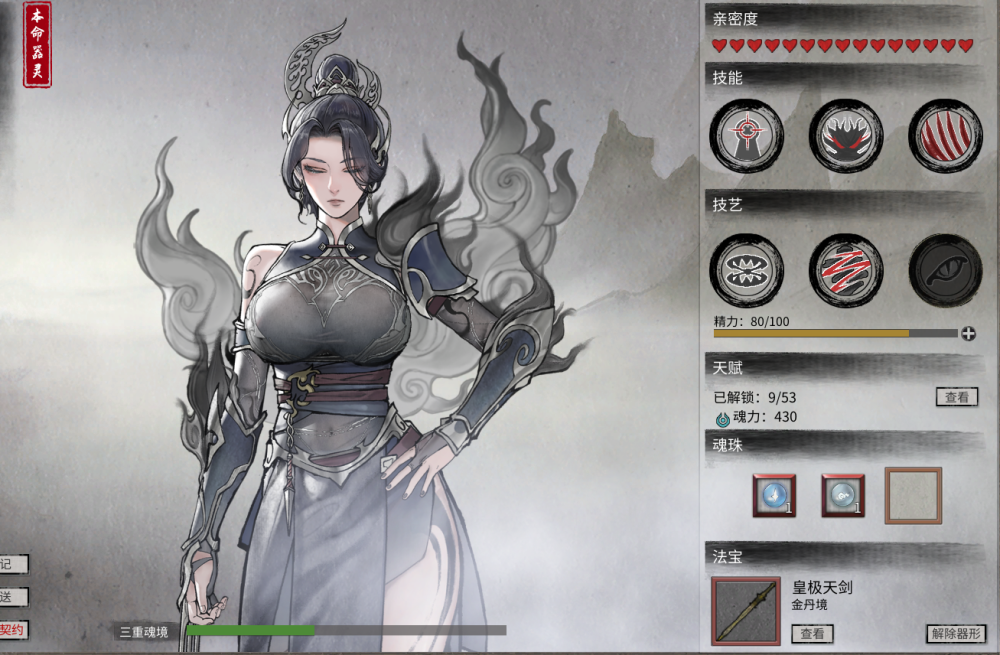The height and width of the screenshot is (655, 1000).
Task: Click the darkened beast eye art
Action: click(945, 271)
